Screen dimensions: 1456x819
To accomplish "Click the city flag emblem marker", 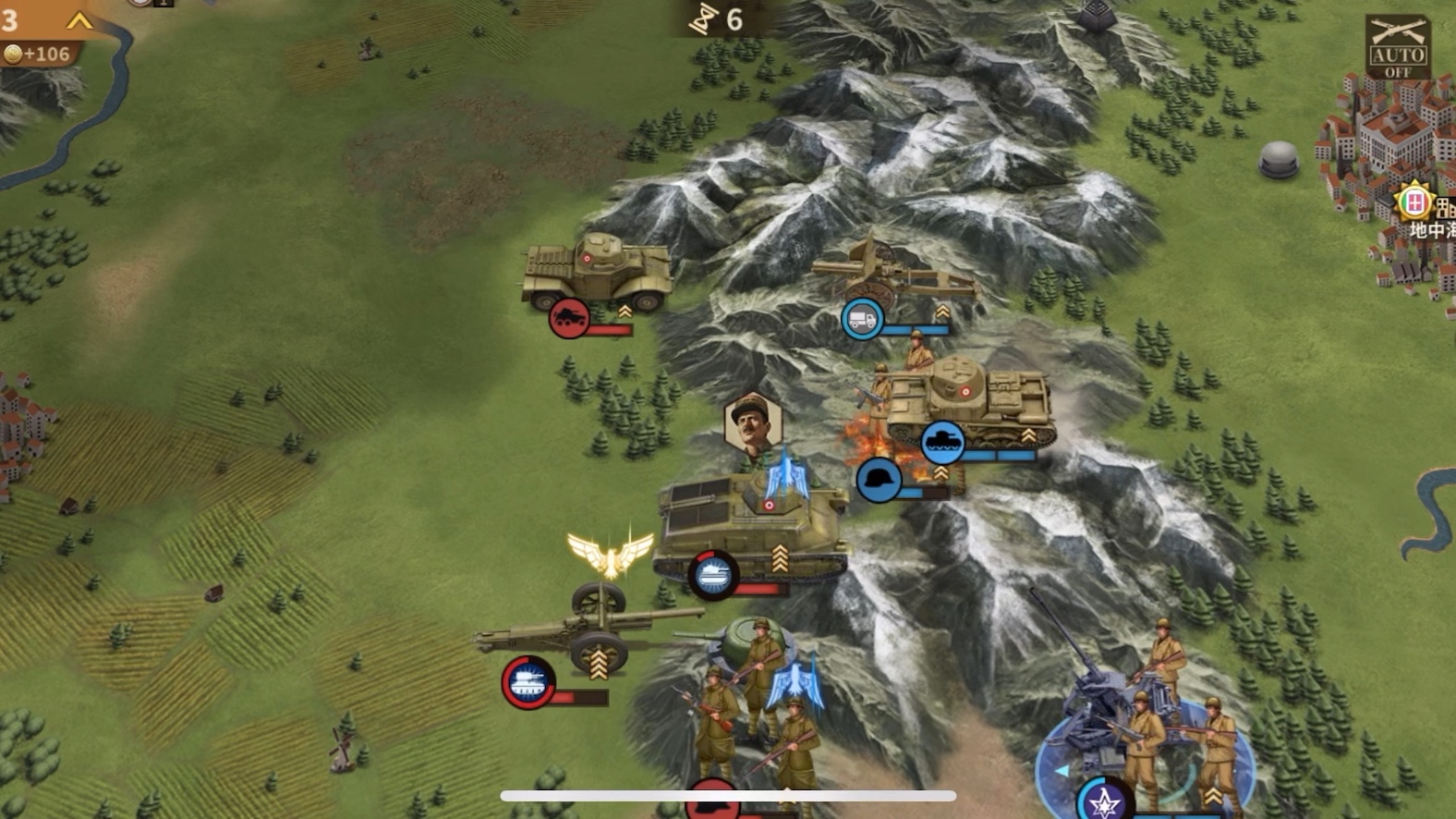I will pos(1414,202).
